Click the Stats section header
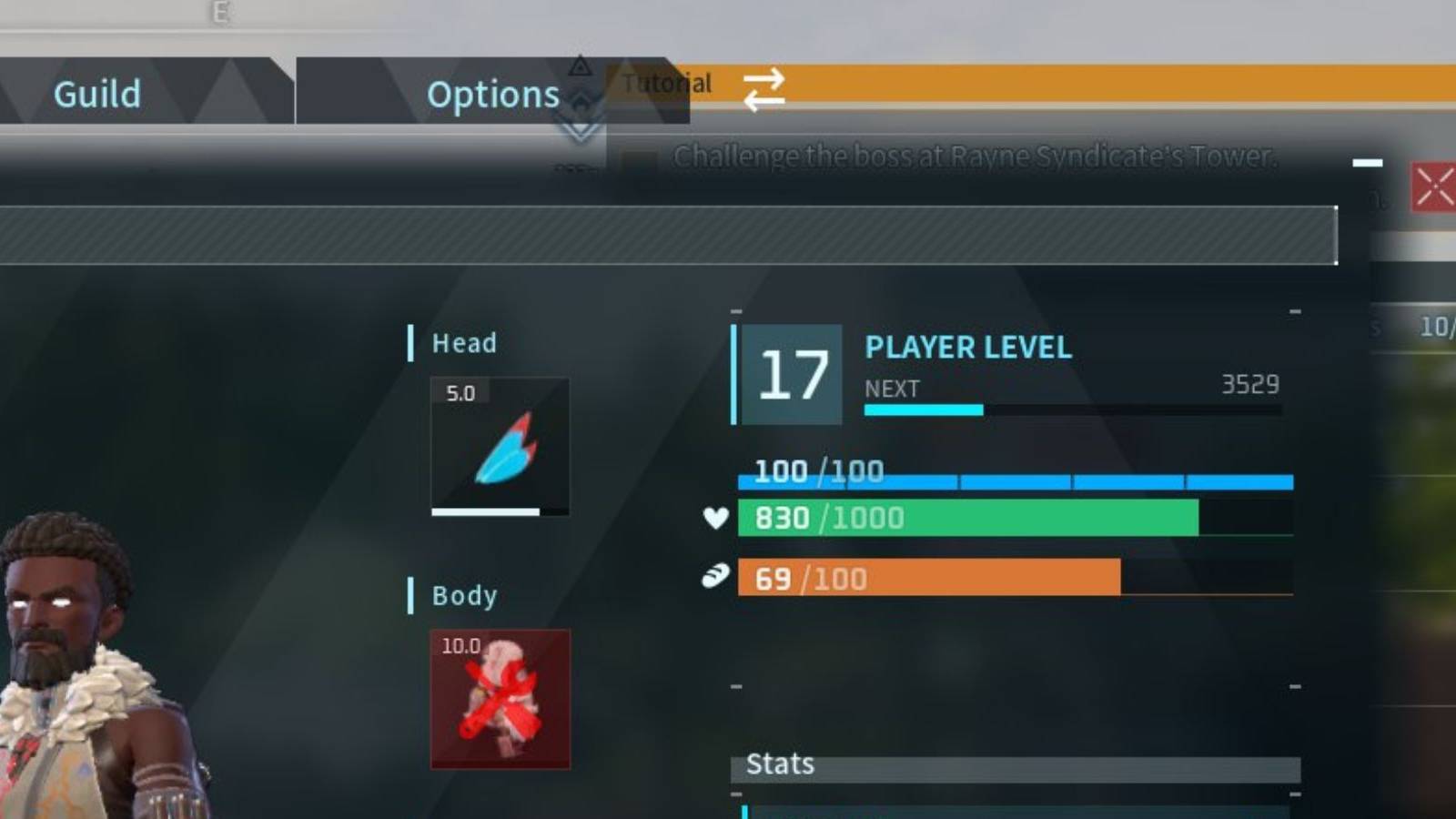 [780, 764]
